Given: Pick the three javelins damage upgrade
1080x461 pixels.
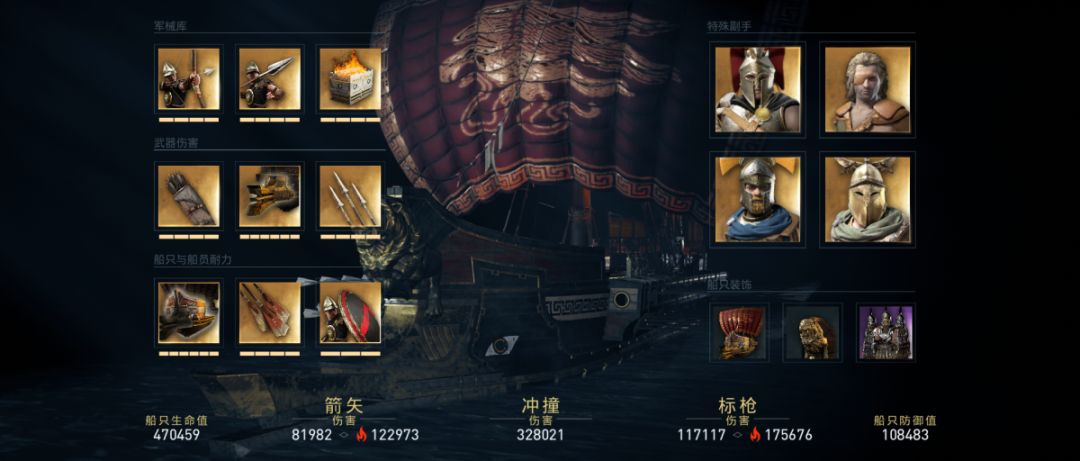Looking at the screenshot, I should (x=350, y=196).
